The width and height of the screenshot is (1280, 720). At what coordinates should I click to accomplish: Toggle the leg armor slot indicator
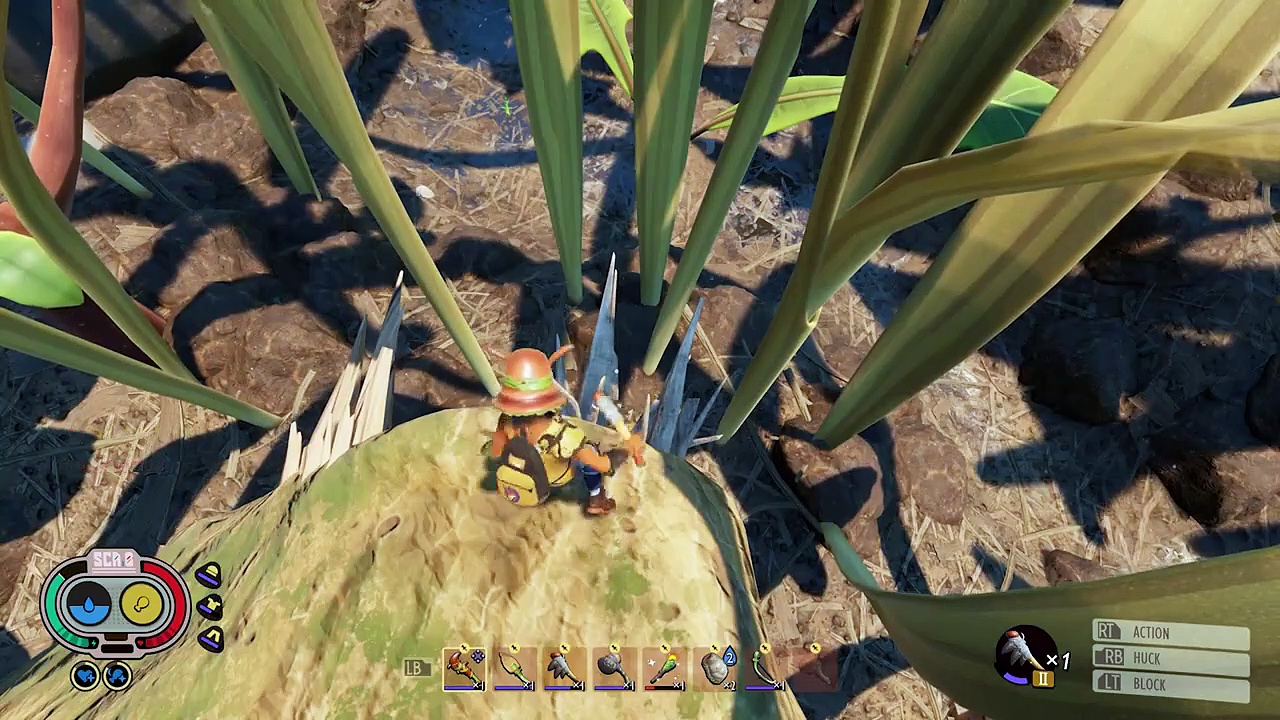point(212,636)
